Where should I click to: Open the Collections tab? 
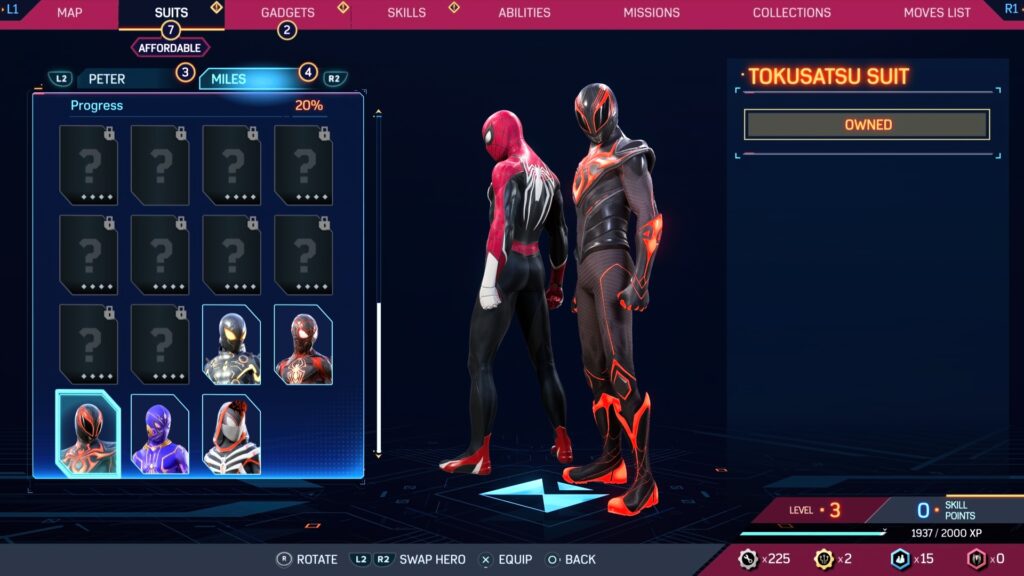pos(791,13)
